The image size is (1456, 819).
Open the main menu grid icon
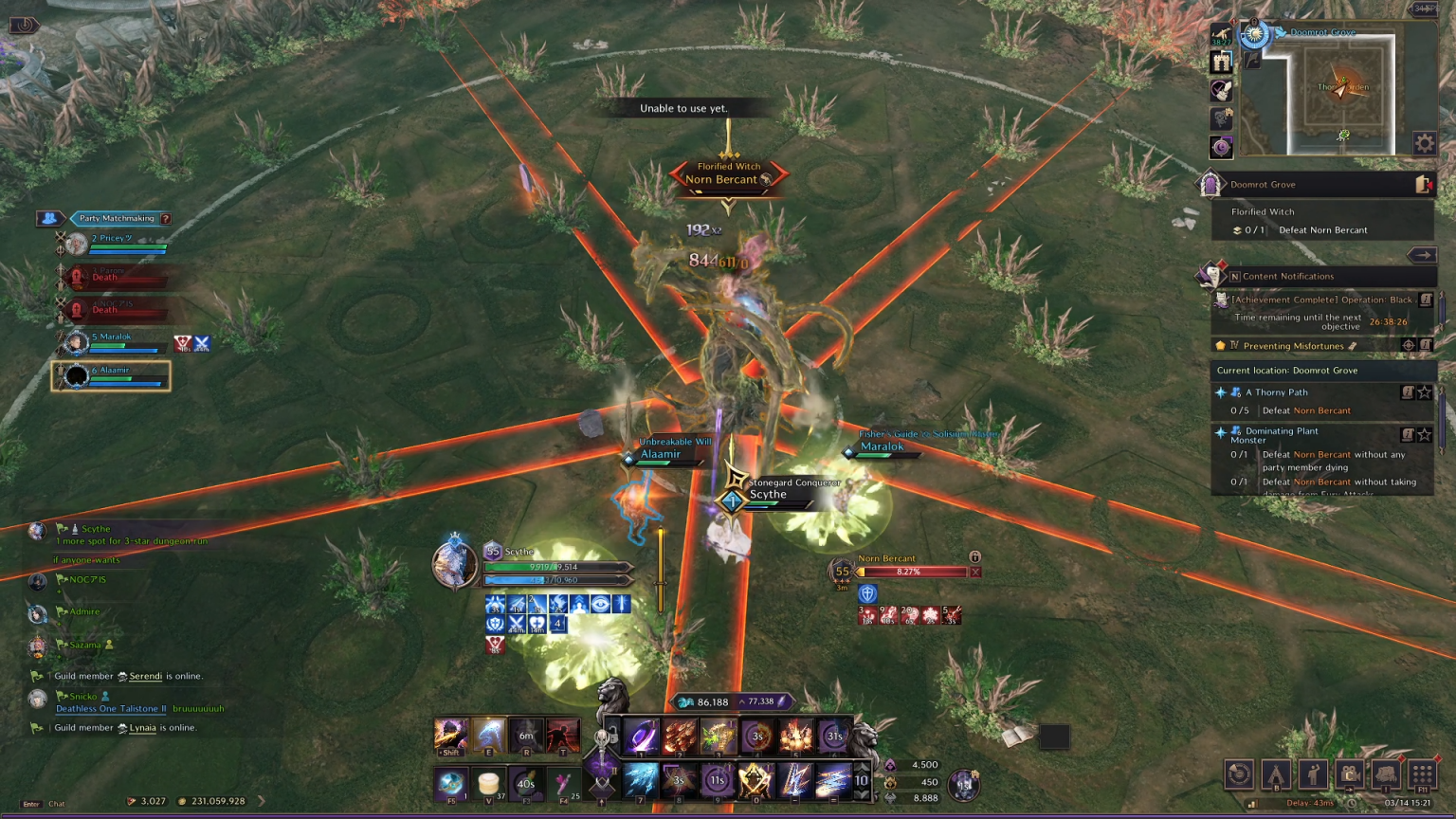(x=1422, y=774)
